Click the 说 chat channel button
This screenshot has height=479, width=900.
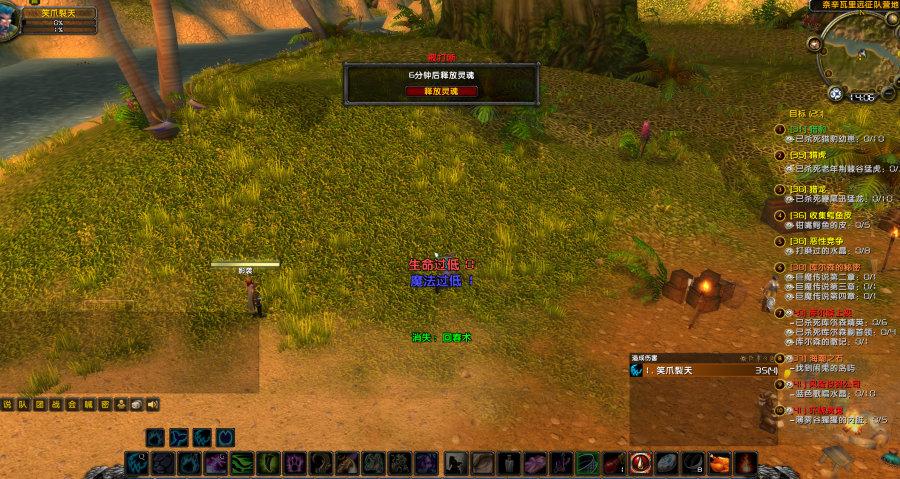point(8,405)
